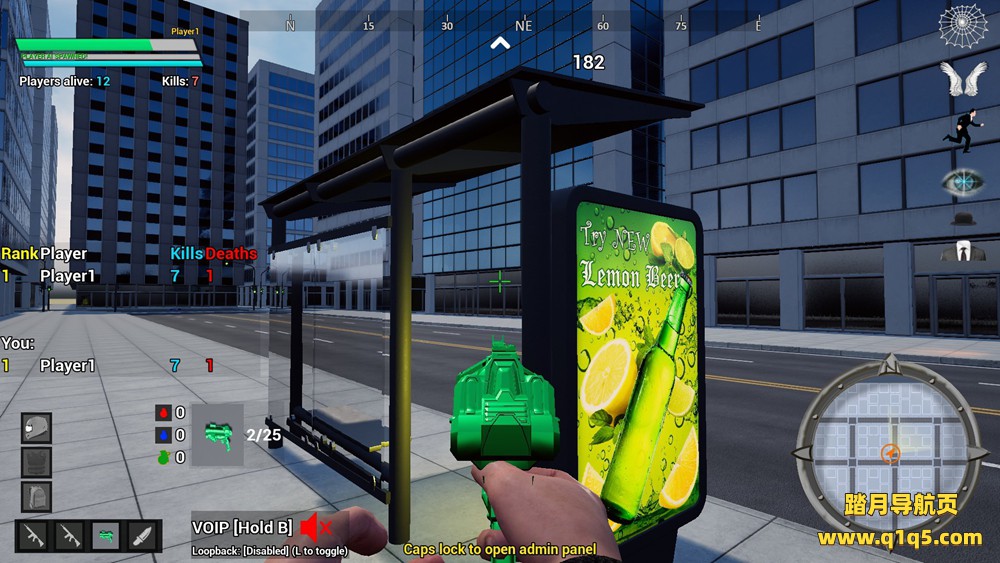1000x563 pixels.
Task: Toggle the muted VOIP speaker icon
Action: click(315, 526)
